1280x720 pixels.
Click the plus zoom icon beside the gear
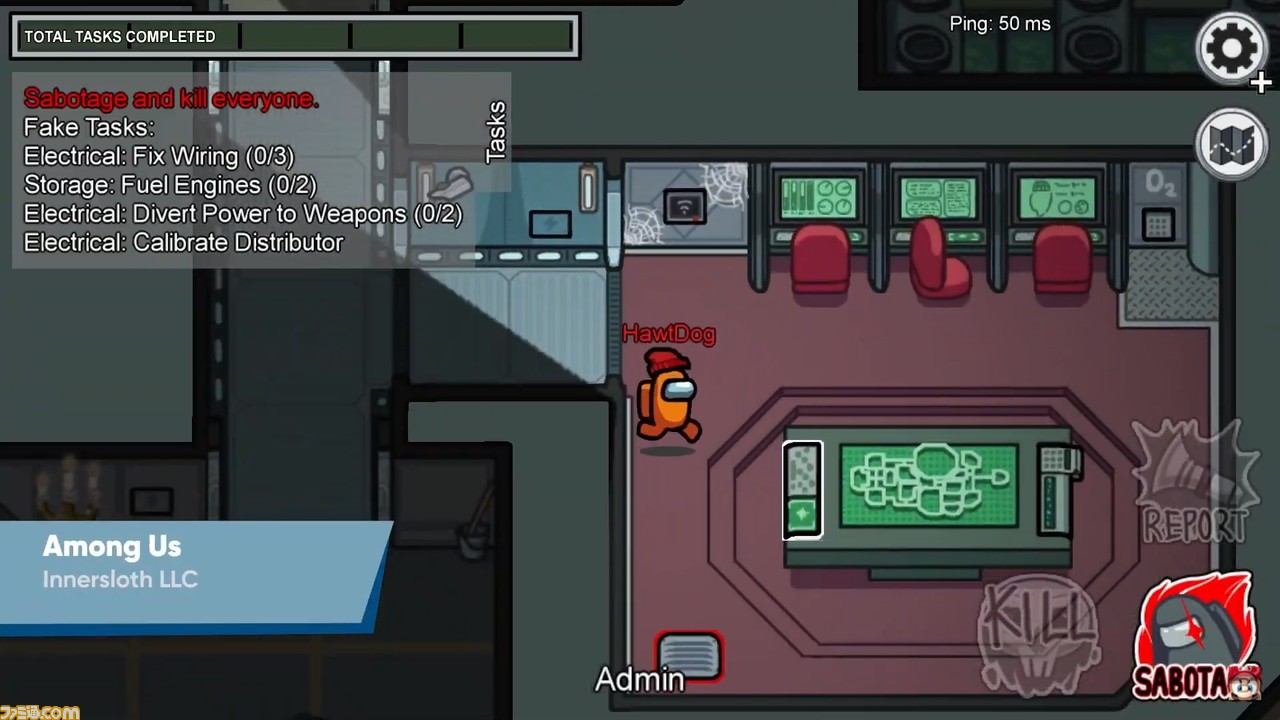tap(1260, 84)
